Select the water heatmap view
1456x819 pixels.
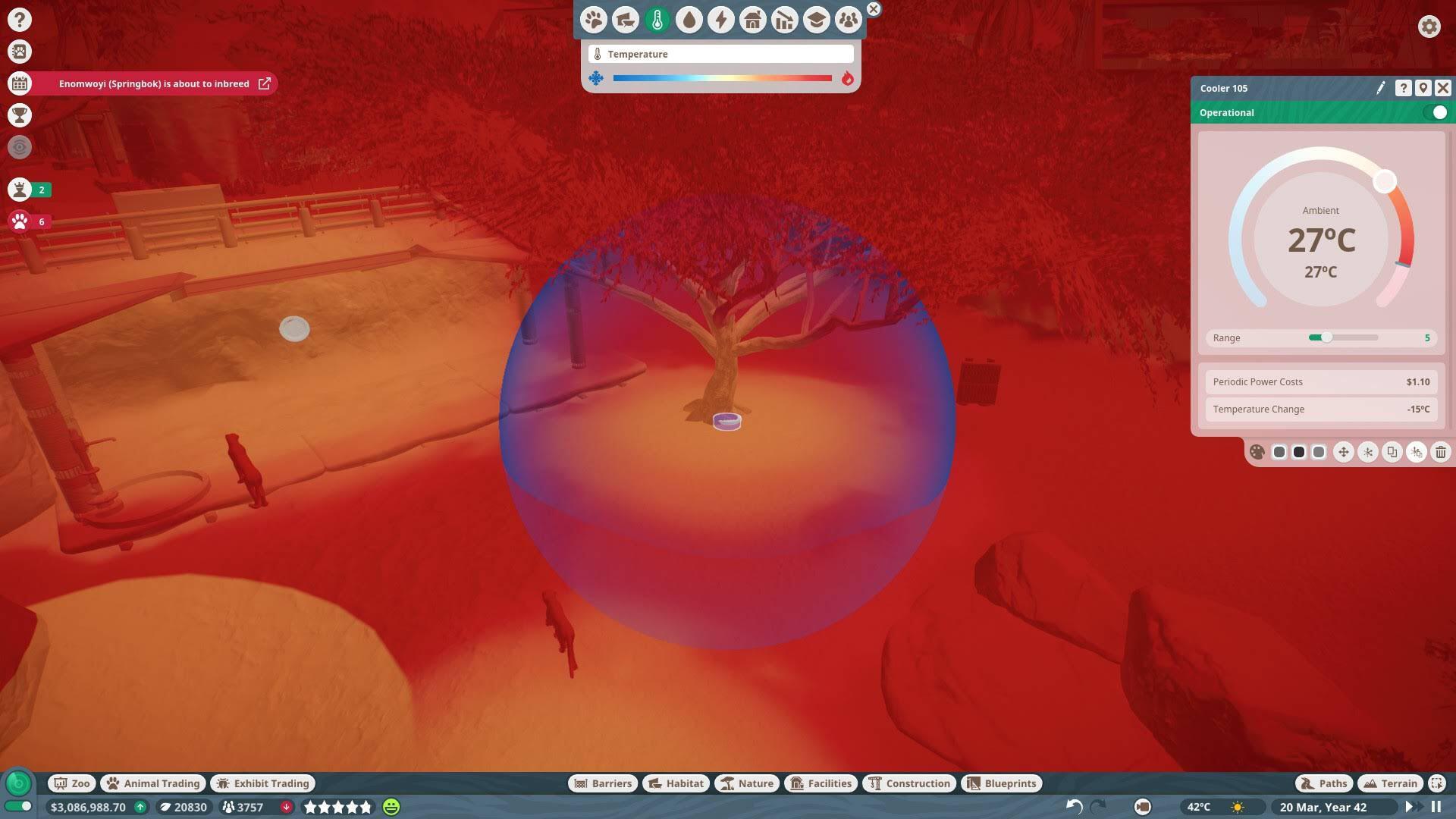point(689,20)
